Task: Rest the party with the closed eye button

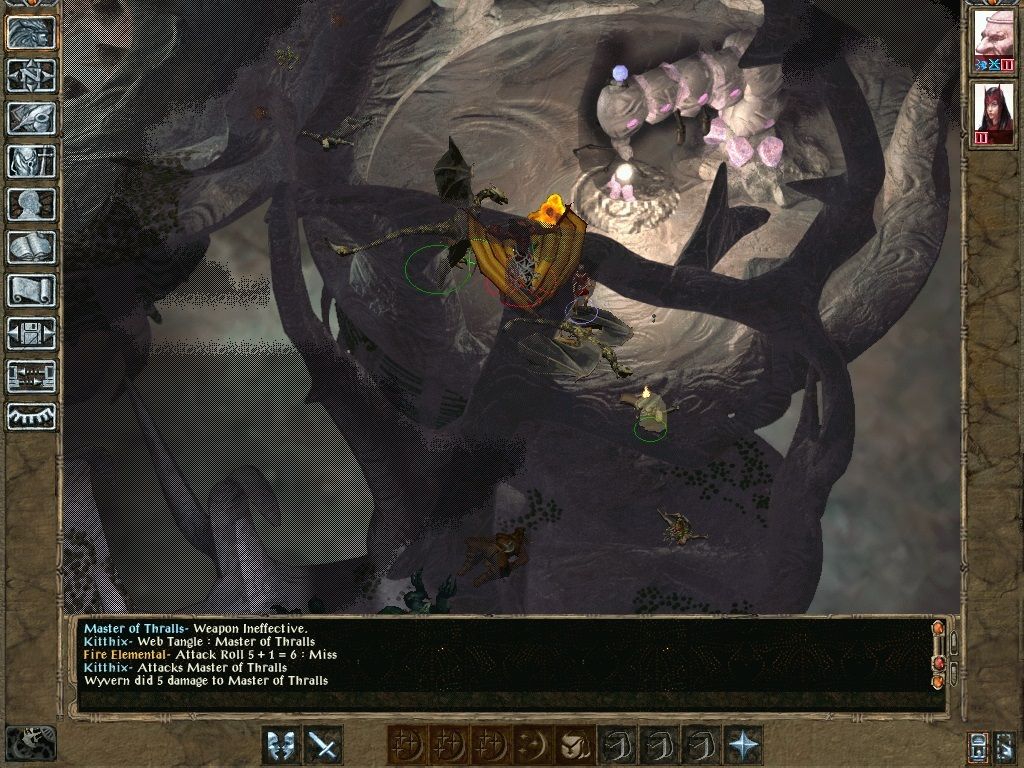Action: [30, 415]
